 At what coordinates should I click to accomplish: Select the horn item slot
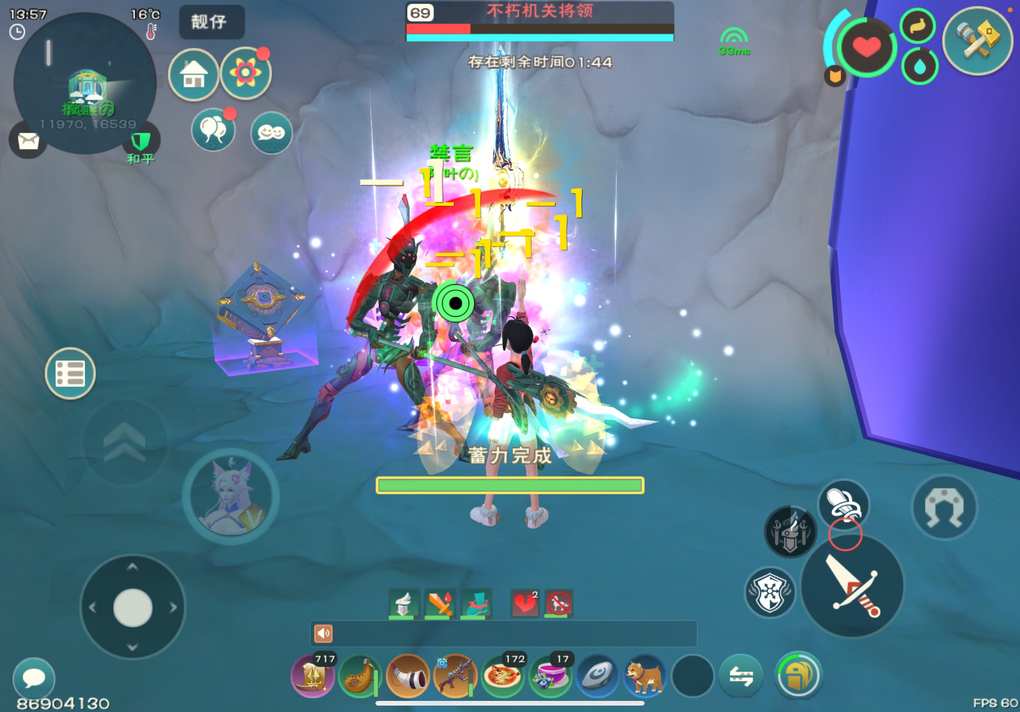pyautogui.click(x=408, y=676)
